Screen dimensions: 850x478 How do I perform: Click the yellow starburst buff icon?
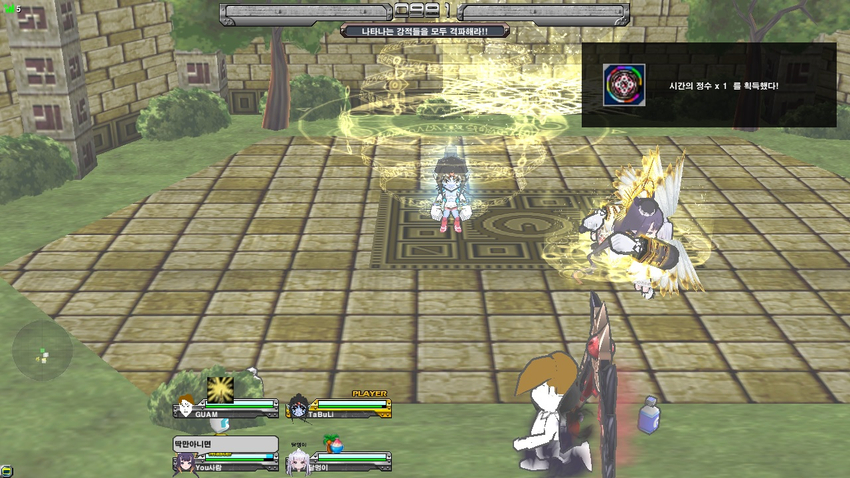[220, 388]
